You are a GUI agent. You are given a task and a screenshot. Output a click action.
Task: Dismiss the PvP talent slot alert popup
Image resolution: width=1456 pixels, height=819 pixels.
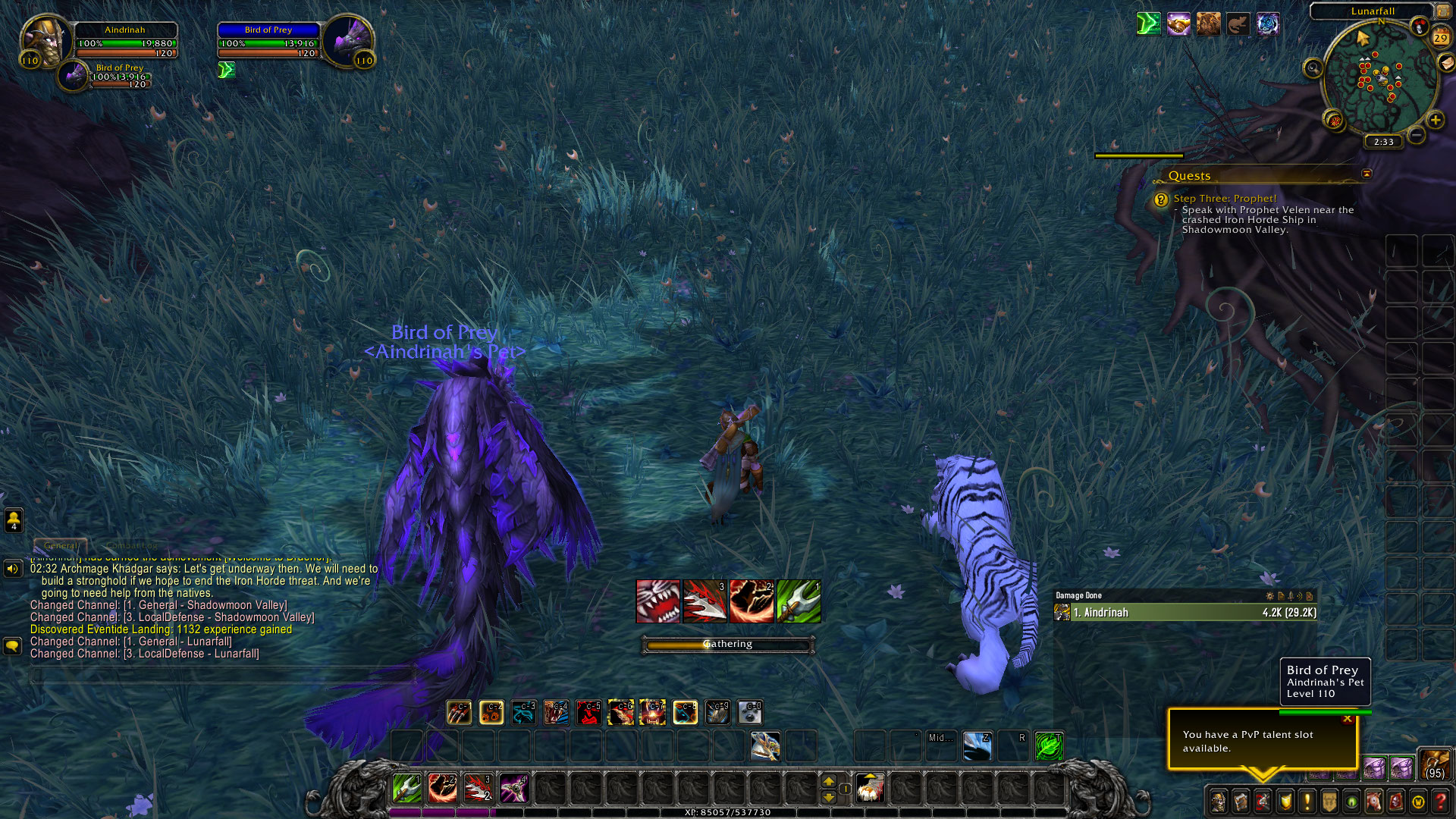pyautogui.click(x=1348, y=717)
